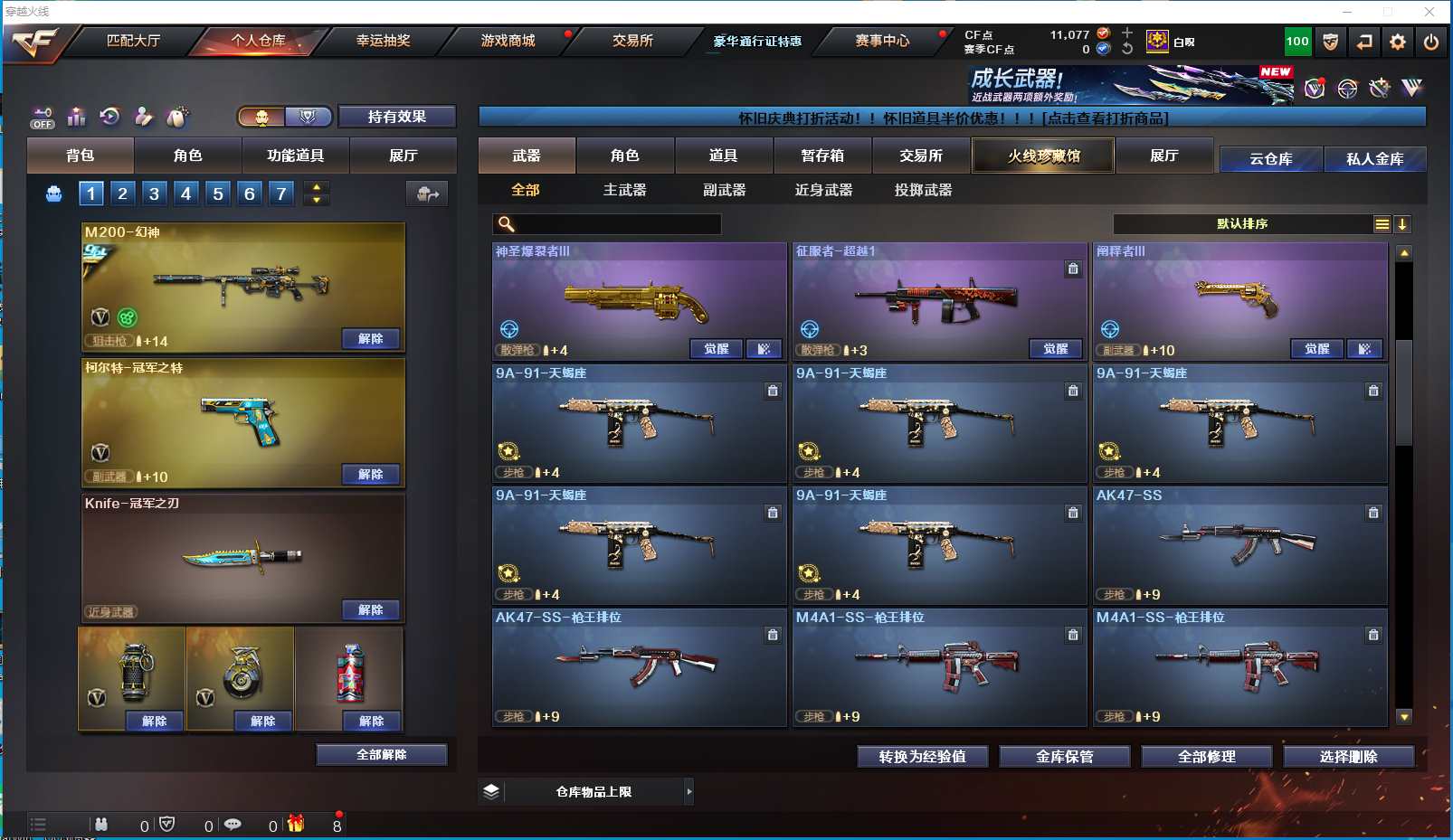Remove the Knife-冠军之刃 melee weapon
Screen dimensions: 1453x840
point(371,609)
